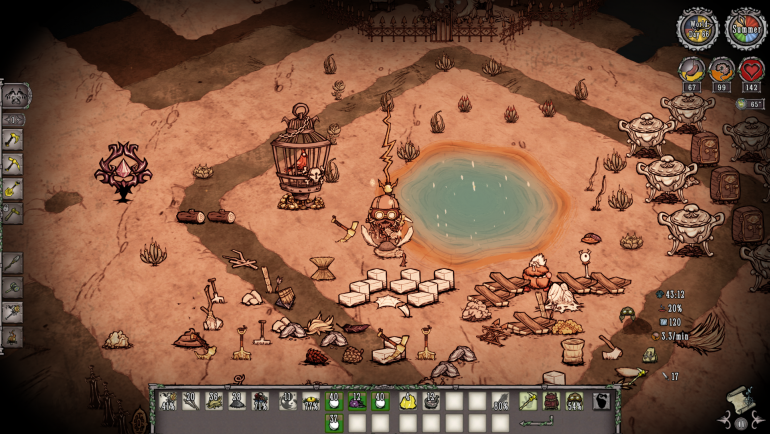Select the backpack slot holding 37 items
The image size is (770, 434).
click(x=334, y=422)
